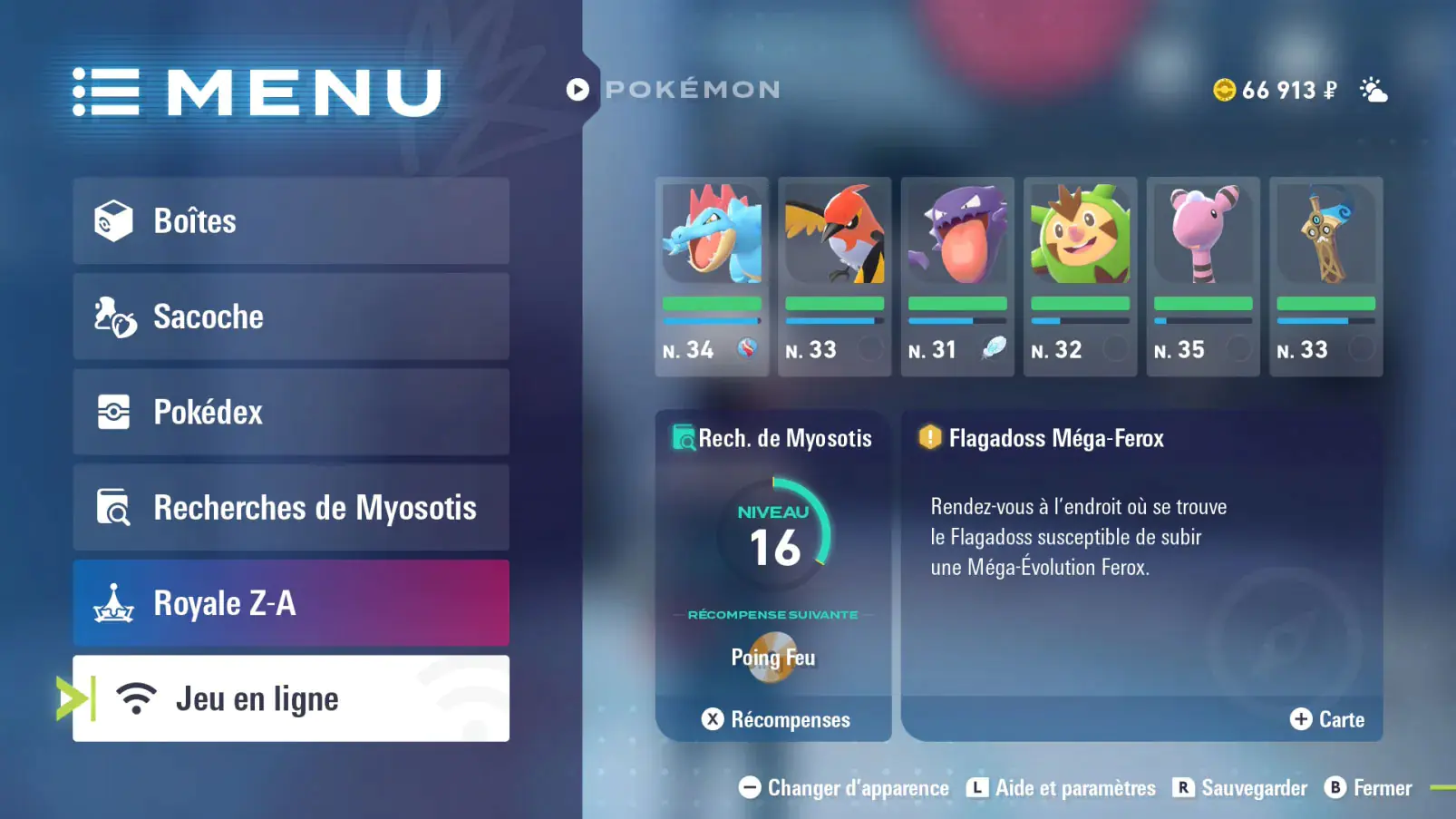The image size is (1456, 819).
Task: View Récompenses for Myosotis research
Action: click(x=776, y=719)
